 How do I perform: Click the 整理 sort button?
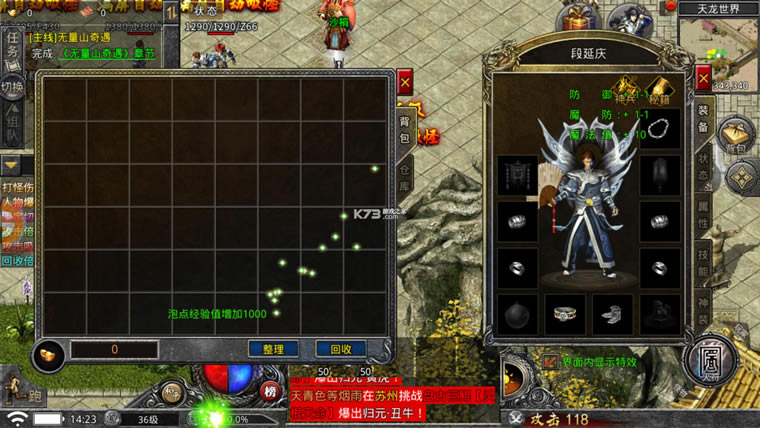pyautogui.click(x=273, y=349)
